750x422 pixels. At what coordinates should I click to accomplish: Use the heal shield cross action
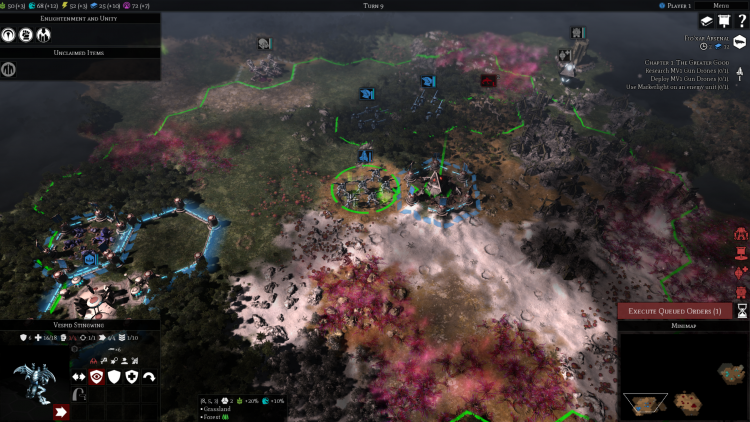coord(132,376)
